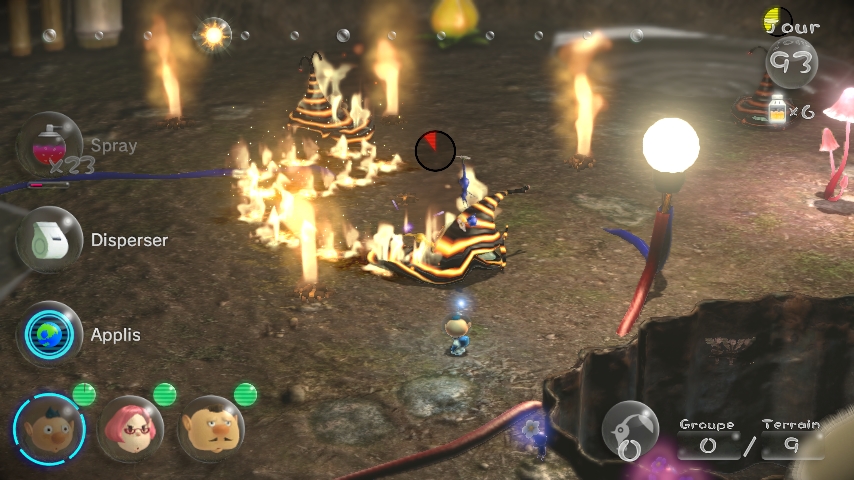
Task: Switch to the mustached captain portrait
Action: [211, 428]
